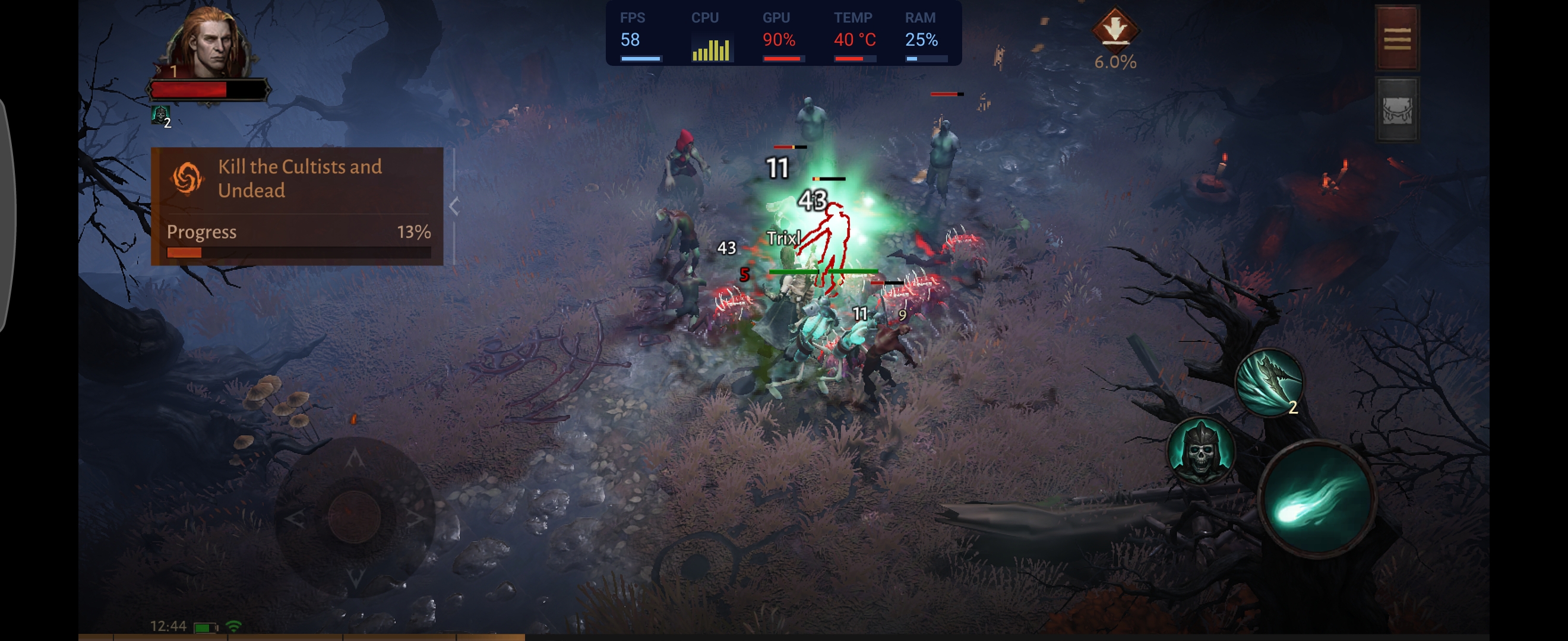
Task: Tap the download progress arrow icon
Action: (x=1114, y=28)
